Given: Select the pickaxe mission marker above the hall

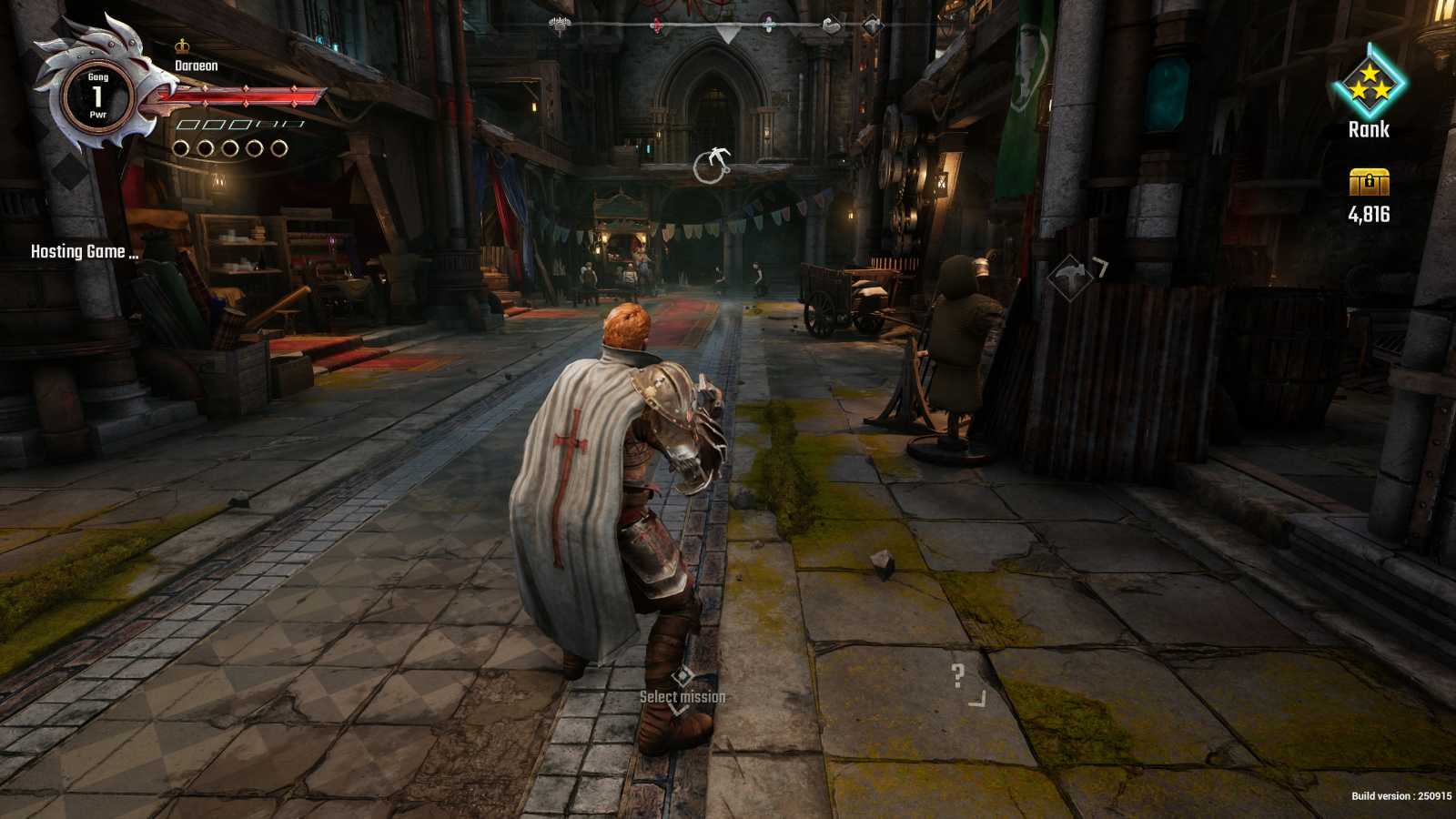Looking at the screenshot, I should point(712,163).
